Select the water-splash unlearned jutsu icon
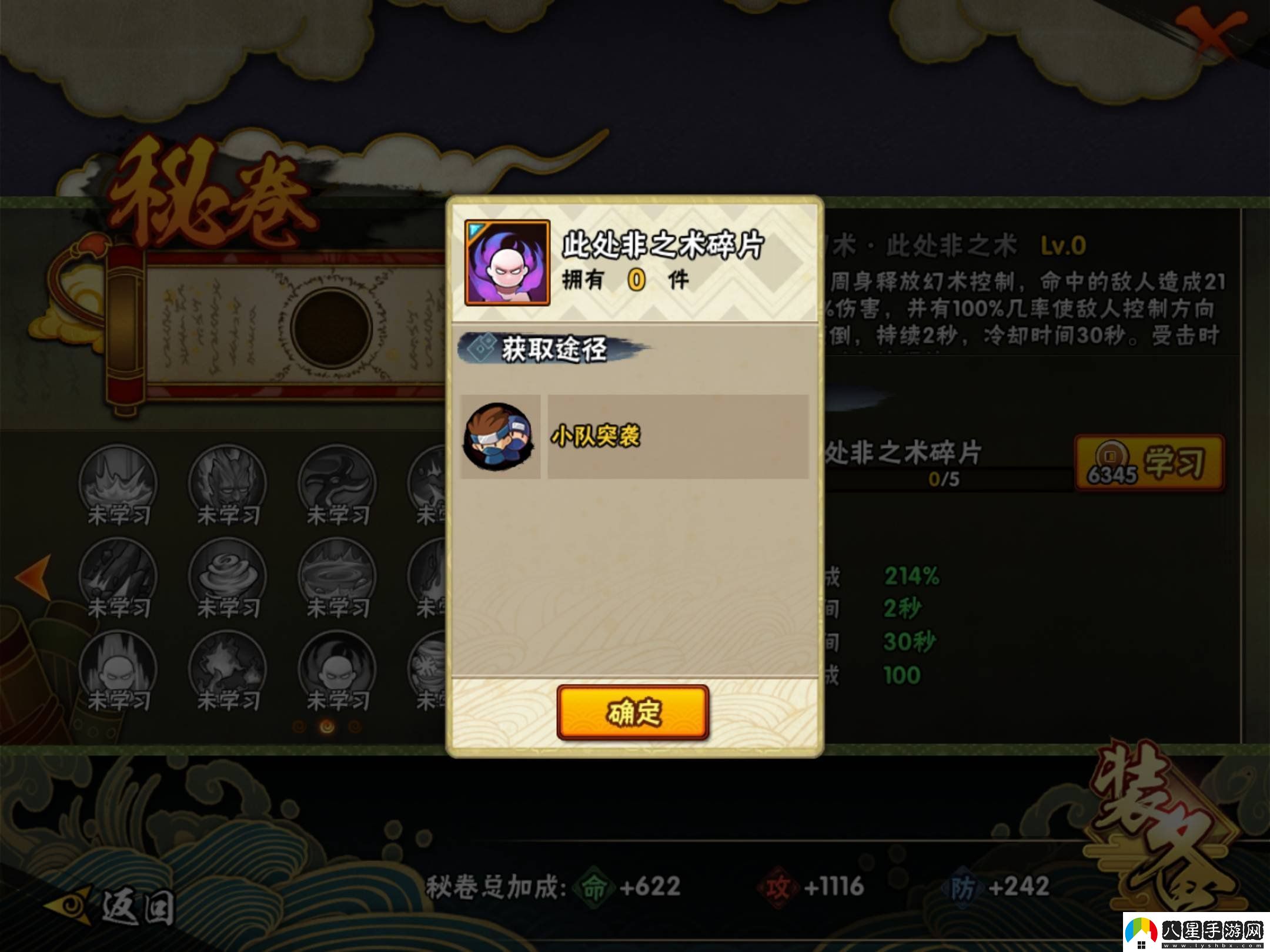The image size is (1270, 952). pos(118,480)
